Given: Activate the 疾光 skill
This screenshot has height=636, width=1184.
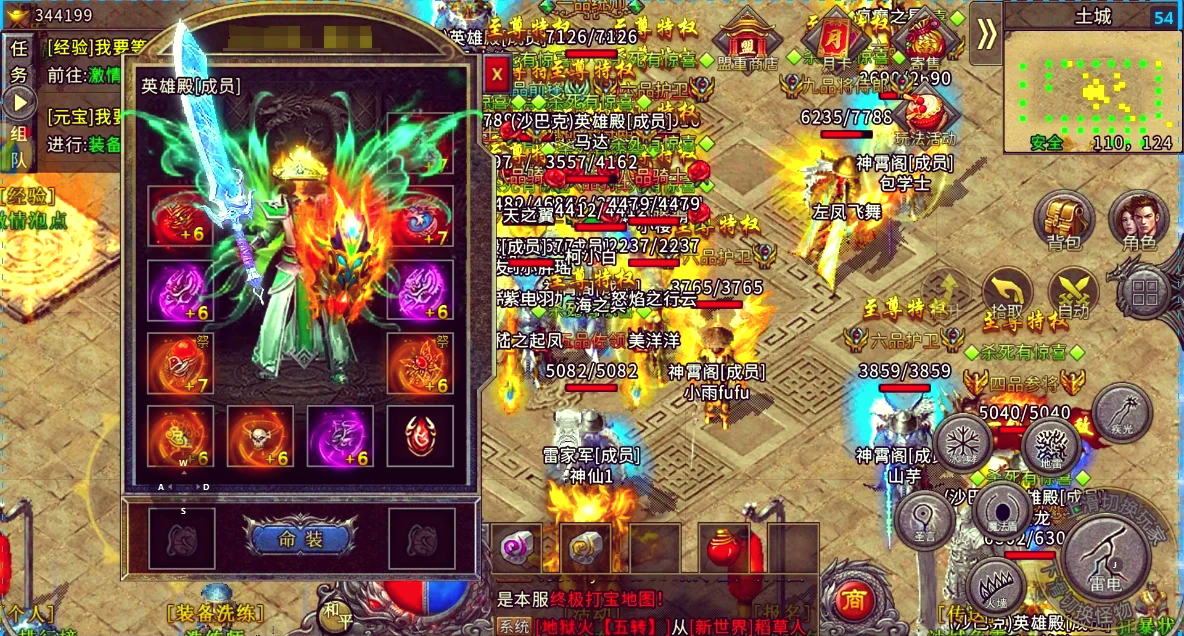Looking at the screenshot, I should pyautogui.click(x=1121, y=411).
